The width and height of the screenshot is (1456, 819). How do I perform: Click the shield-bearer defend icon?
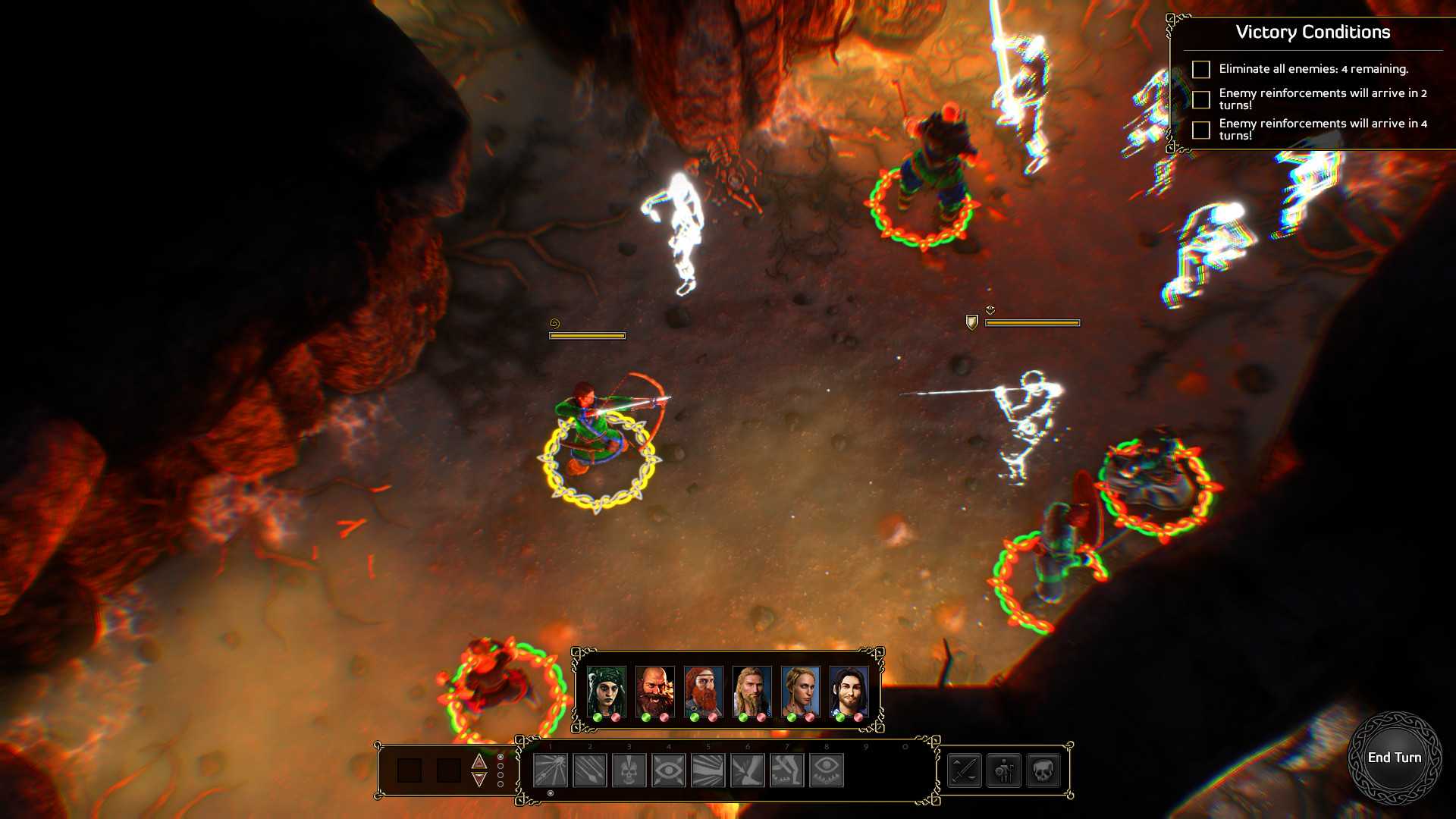1003,770
